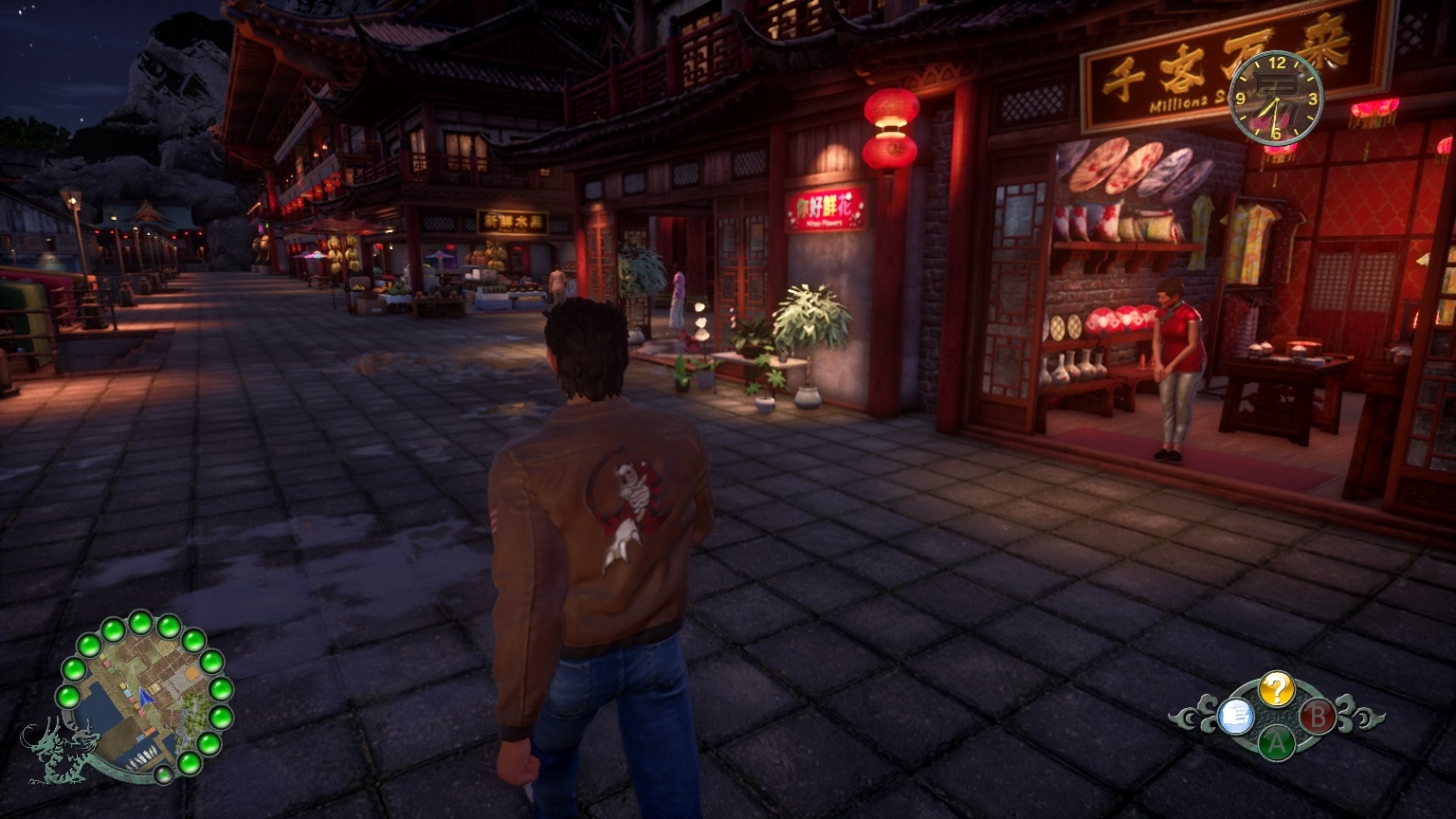Click the blue player arrow on the minimap

[145, 697]
